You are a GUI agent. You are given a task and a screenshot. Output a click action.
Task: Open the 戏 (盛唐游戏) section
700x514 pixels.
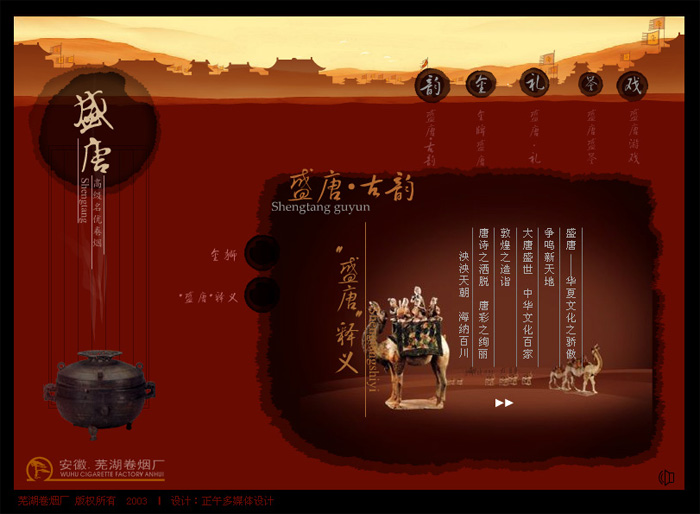click(632, 86)
